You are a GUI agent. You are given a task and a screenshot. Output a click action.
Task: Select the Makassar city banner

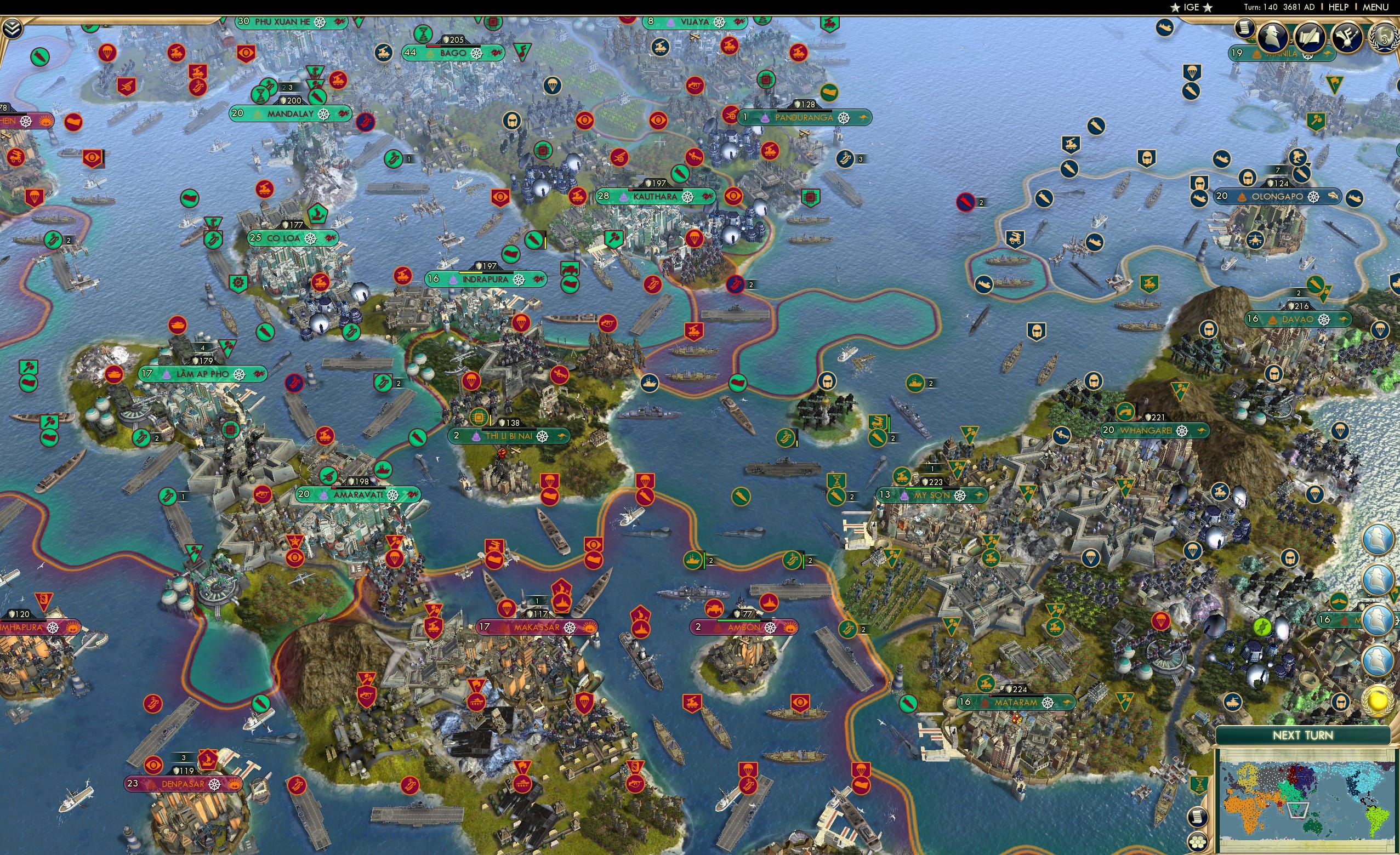[x=534, y=626]
